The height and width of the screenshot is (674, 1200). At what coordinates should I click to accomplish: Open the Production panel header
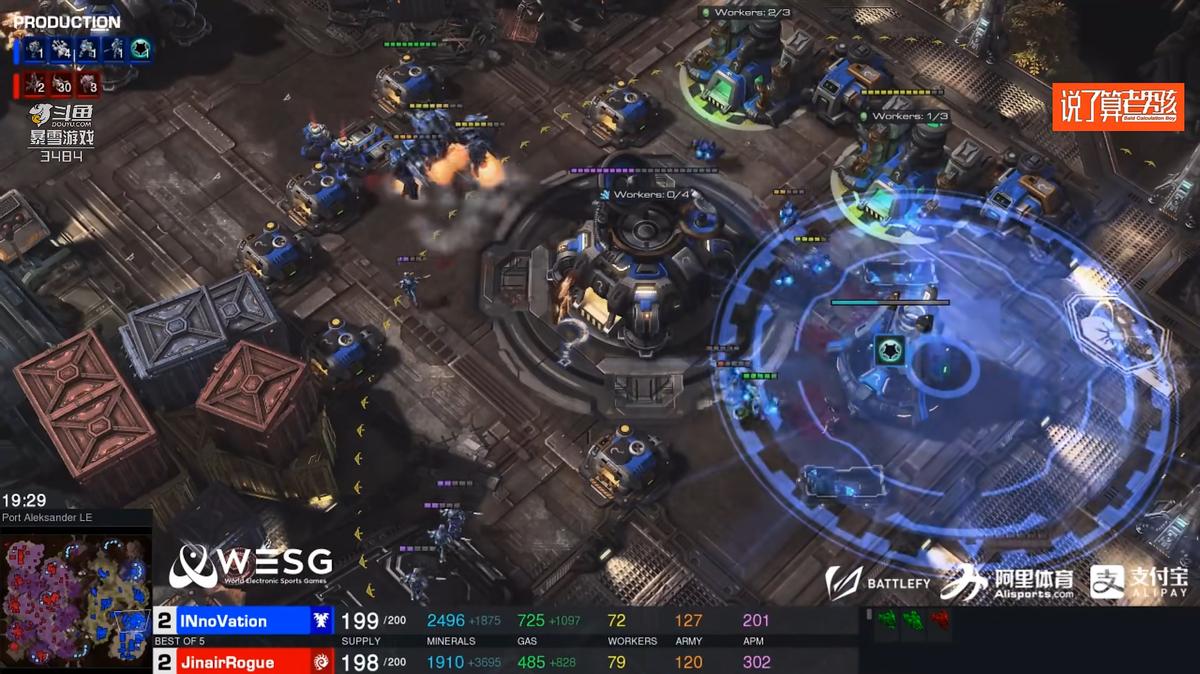point(67,22)
